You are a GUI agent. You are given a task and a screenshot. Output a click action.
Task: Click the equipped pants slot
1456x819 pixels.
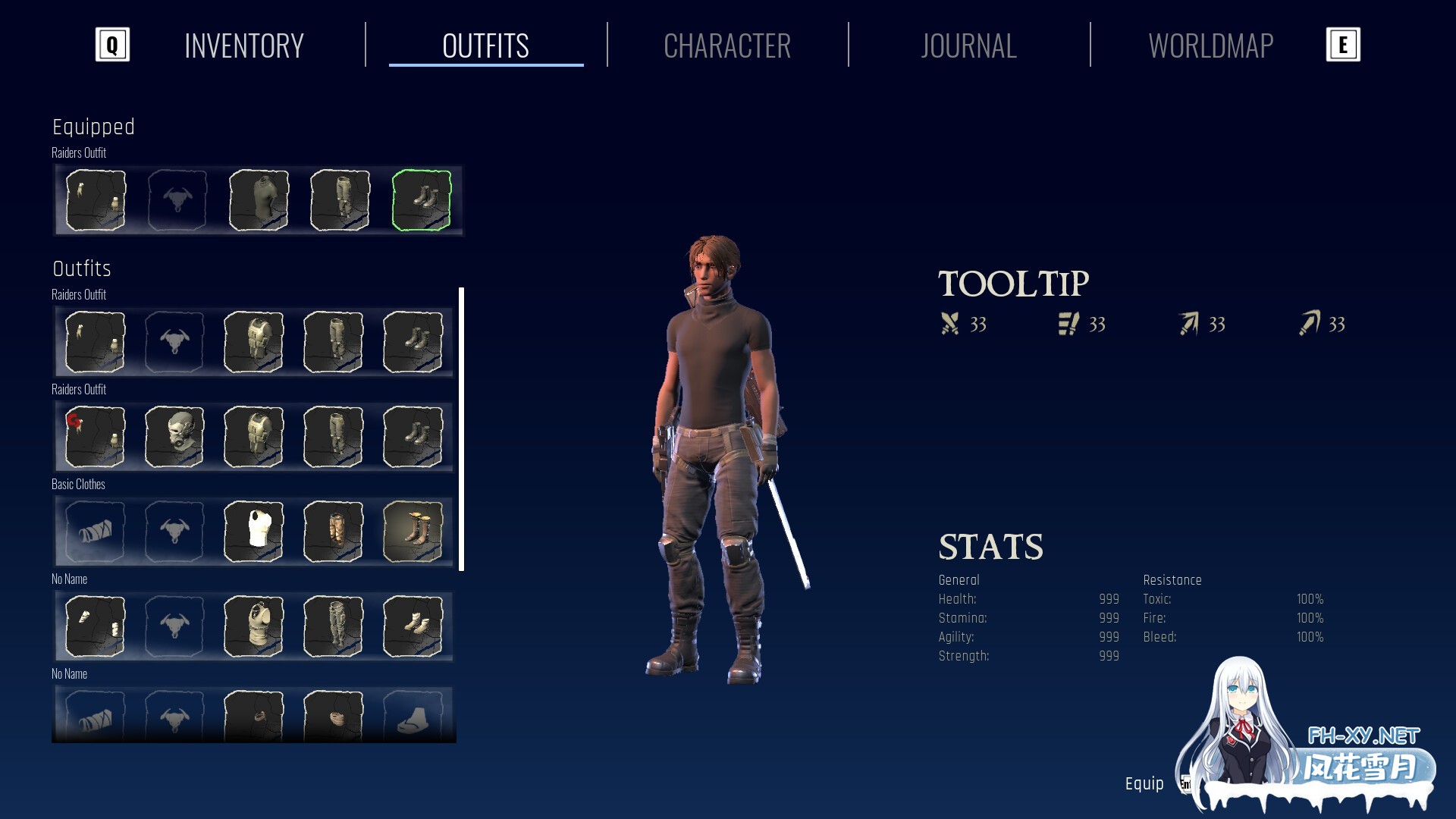340,200
